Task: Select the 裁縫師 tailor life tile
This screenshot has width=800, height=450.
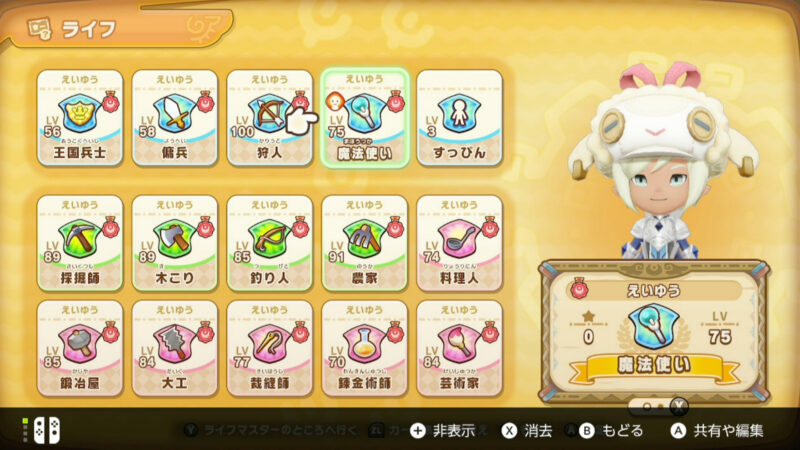Action: coord(269,347)
